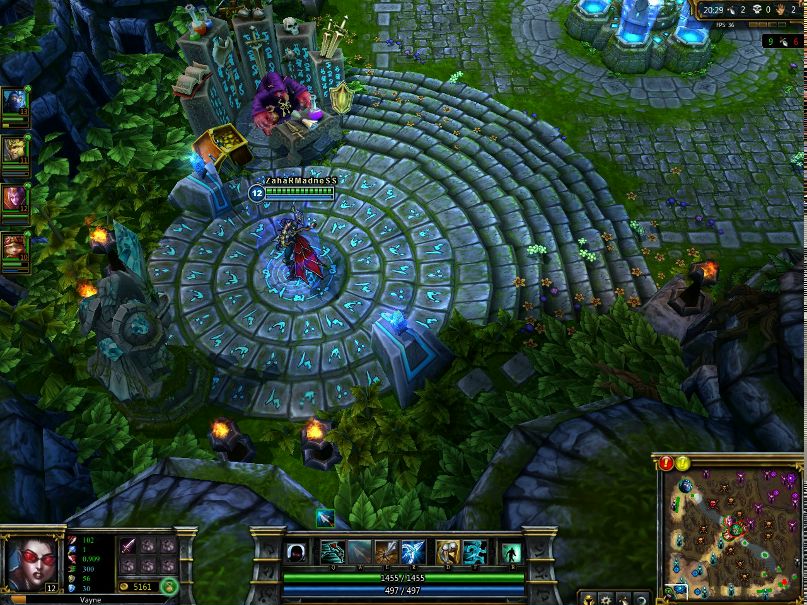Select the sword item in inventory
The width and height of the screenshot is (807, 605).
coord(129,546)
